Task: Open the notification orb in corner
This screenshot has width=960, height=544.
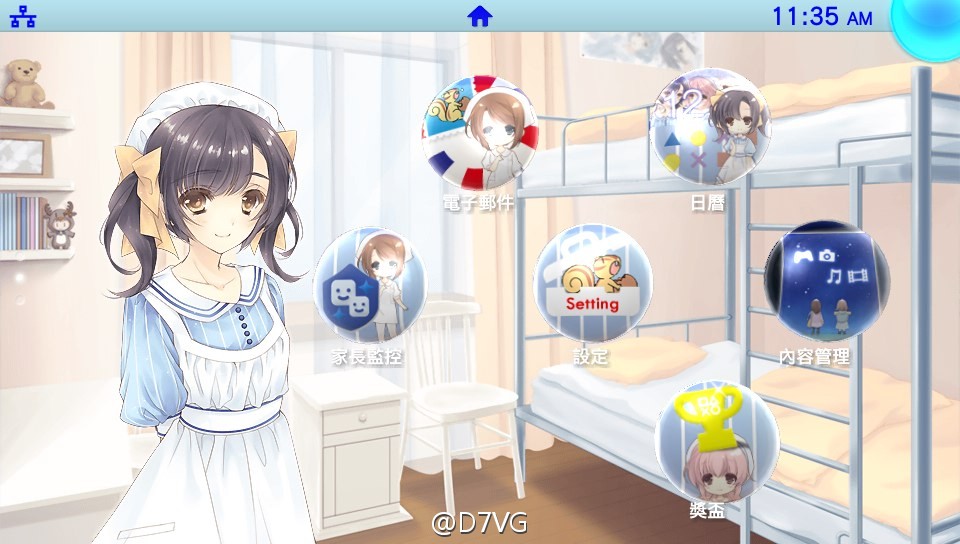Action: pyautogui.click(x=930, y=24)
